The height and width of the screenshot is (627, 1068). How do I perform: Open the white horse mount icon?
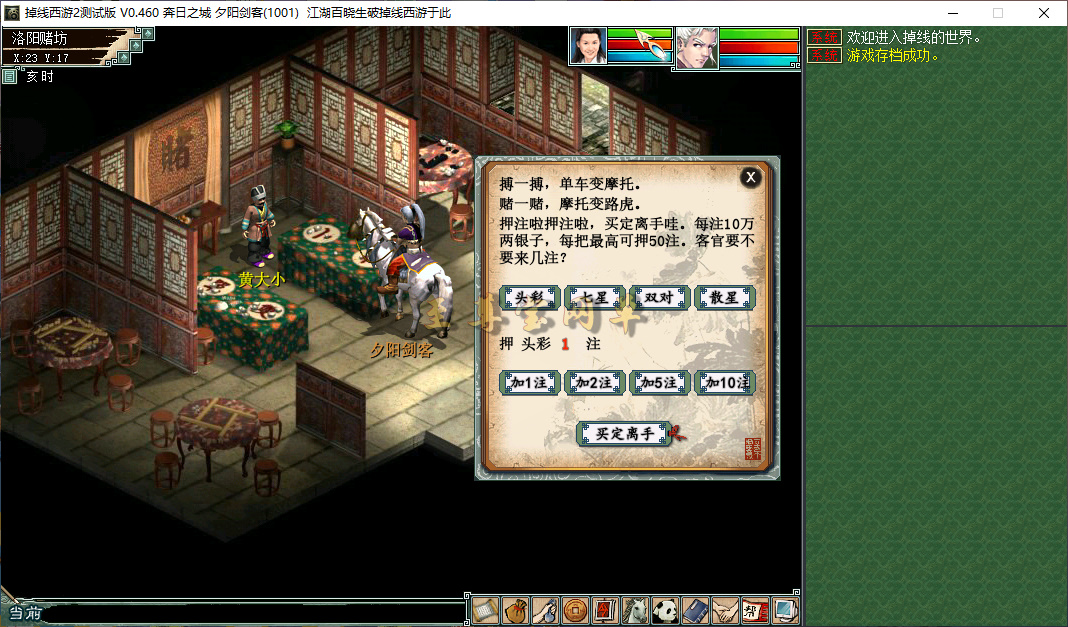click(635, 610)
